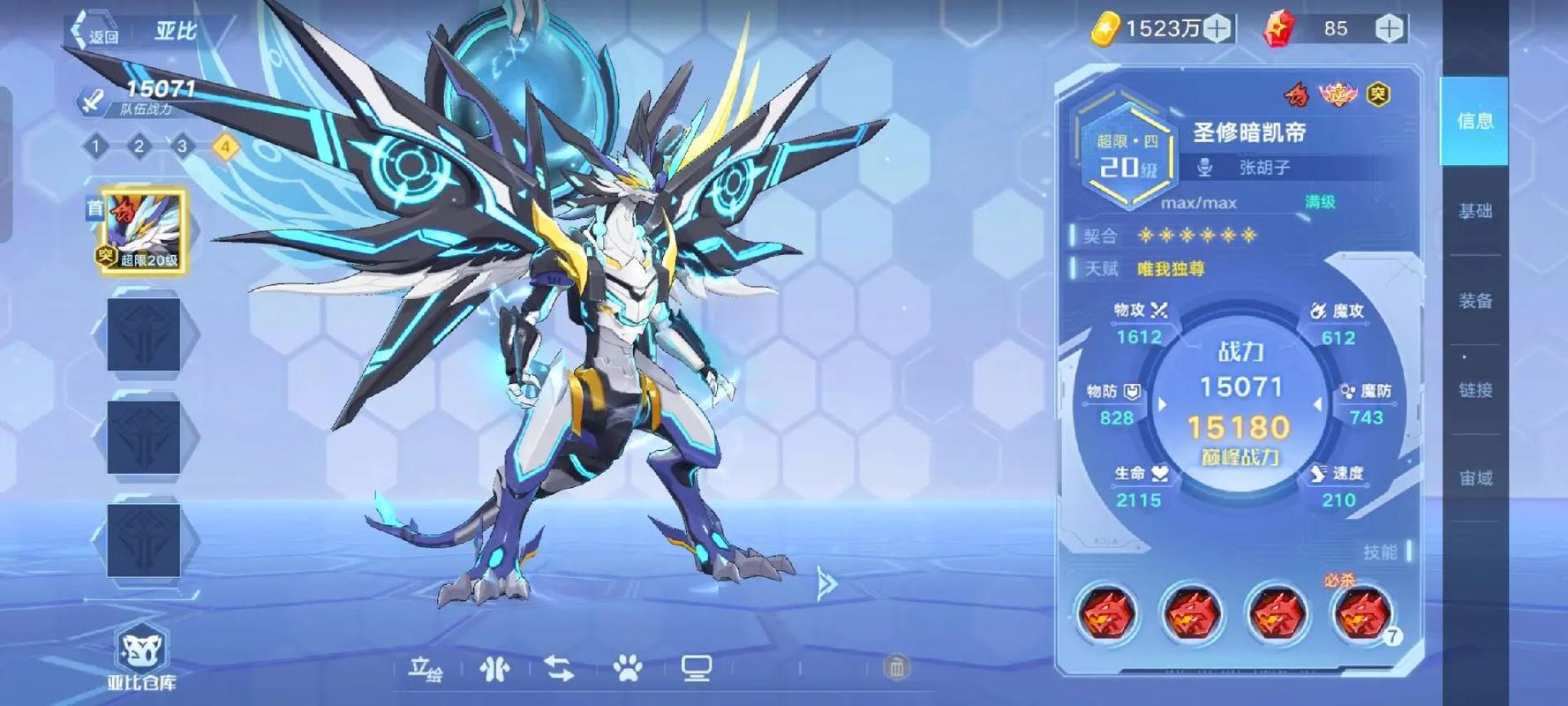The width and height of the screenshot is (1568, 706).
Task: View the 立绘 artwork
Action: (425, 670)
